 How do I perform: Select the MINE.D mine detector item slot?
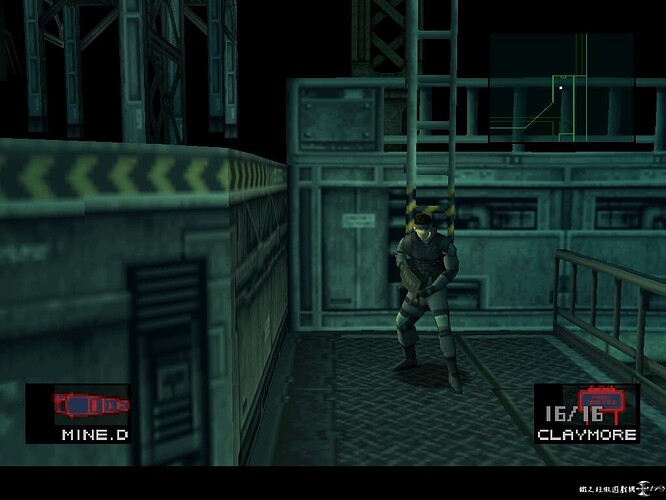[78, 413]
